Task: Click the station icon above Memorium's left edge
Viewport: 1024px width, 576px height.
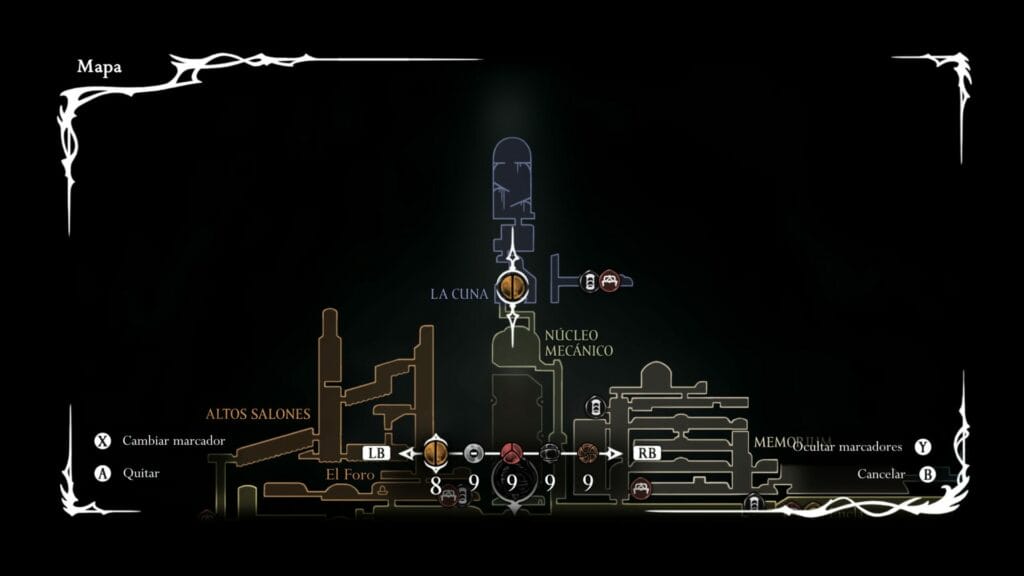Action: (x=595, y=406)
